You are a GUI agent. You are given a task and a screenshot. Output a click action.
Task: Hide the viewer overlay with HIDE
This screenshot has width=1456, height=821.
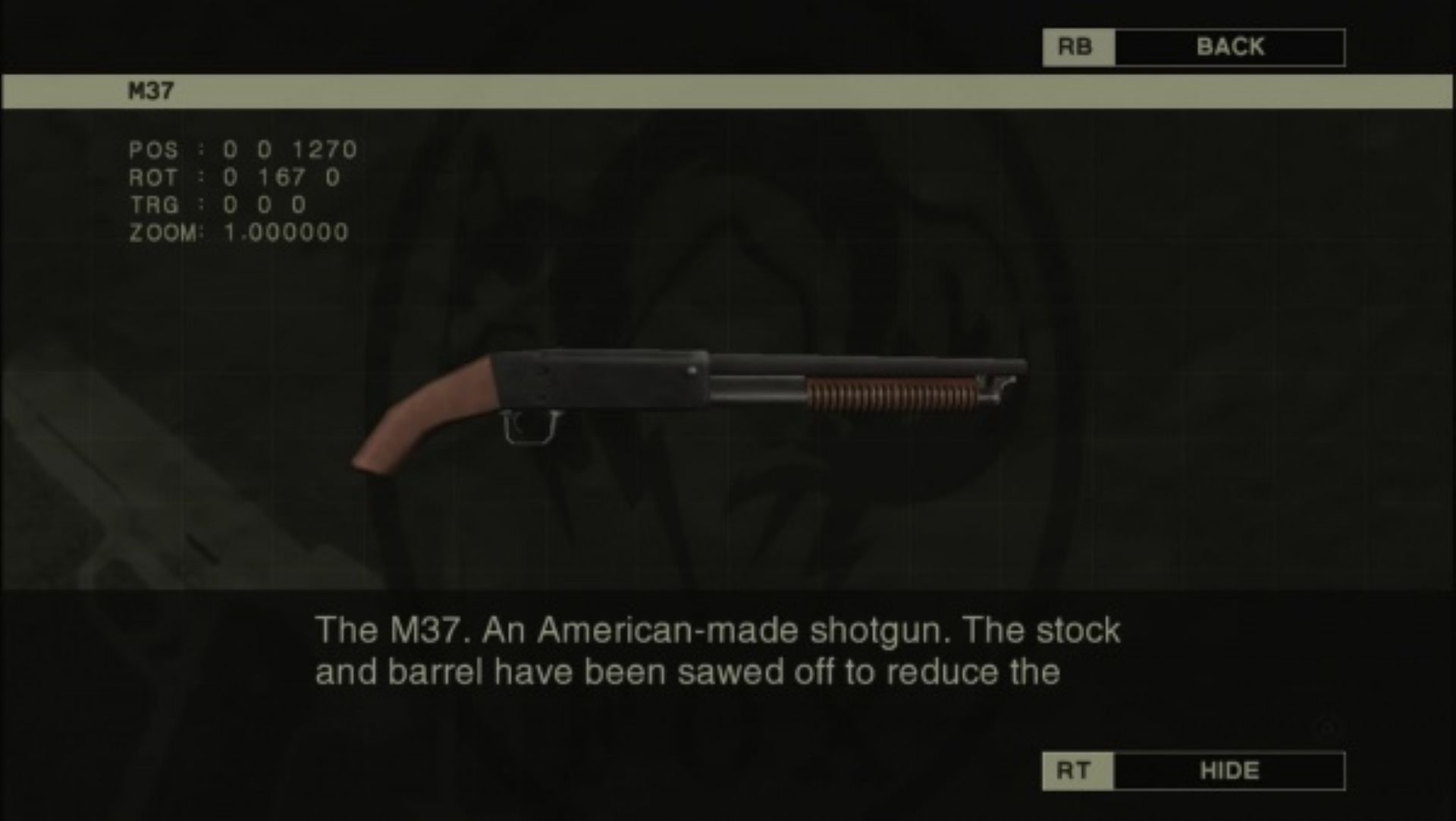click(1228, 771)
